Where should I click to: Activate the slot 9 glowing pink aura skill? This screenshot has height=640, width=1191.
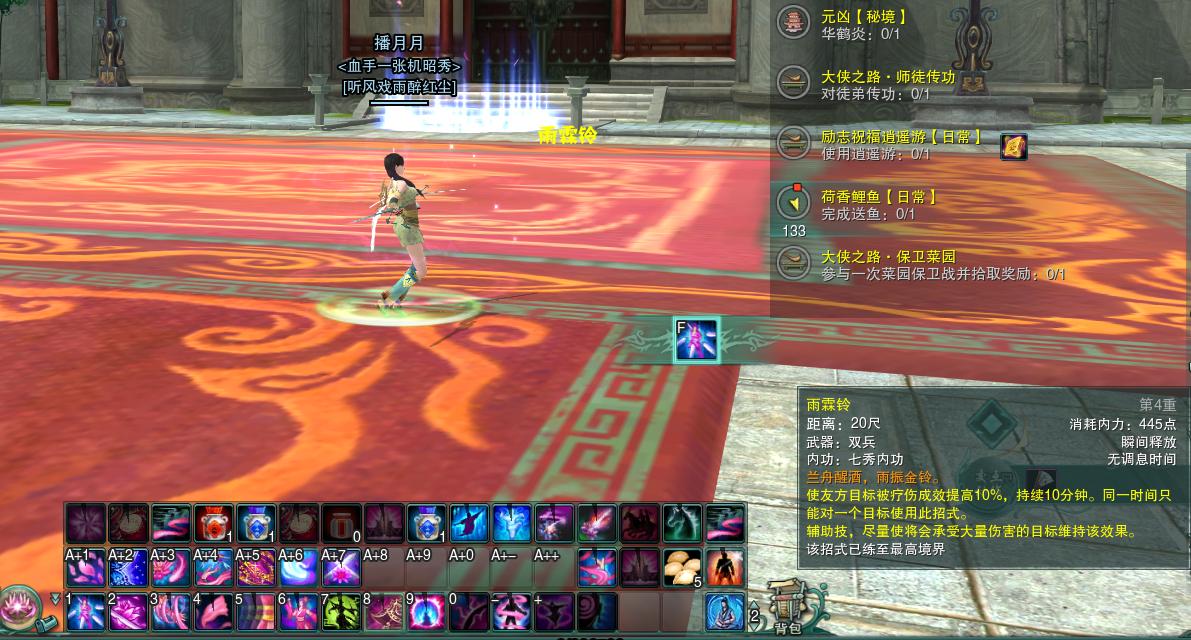[x=425, y=611]
